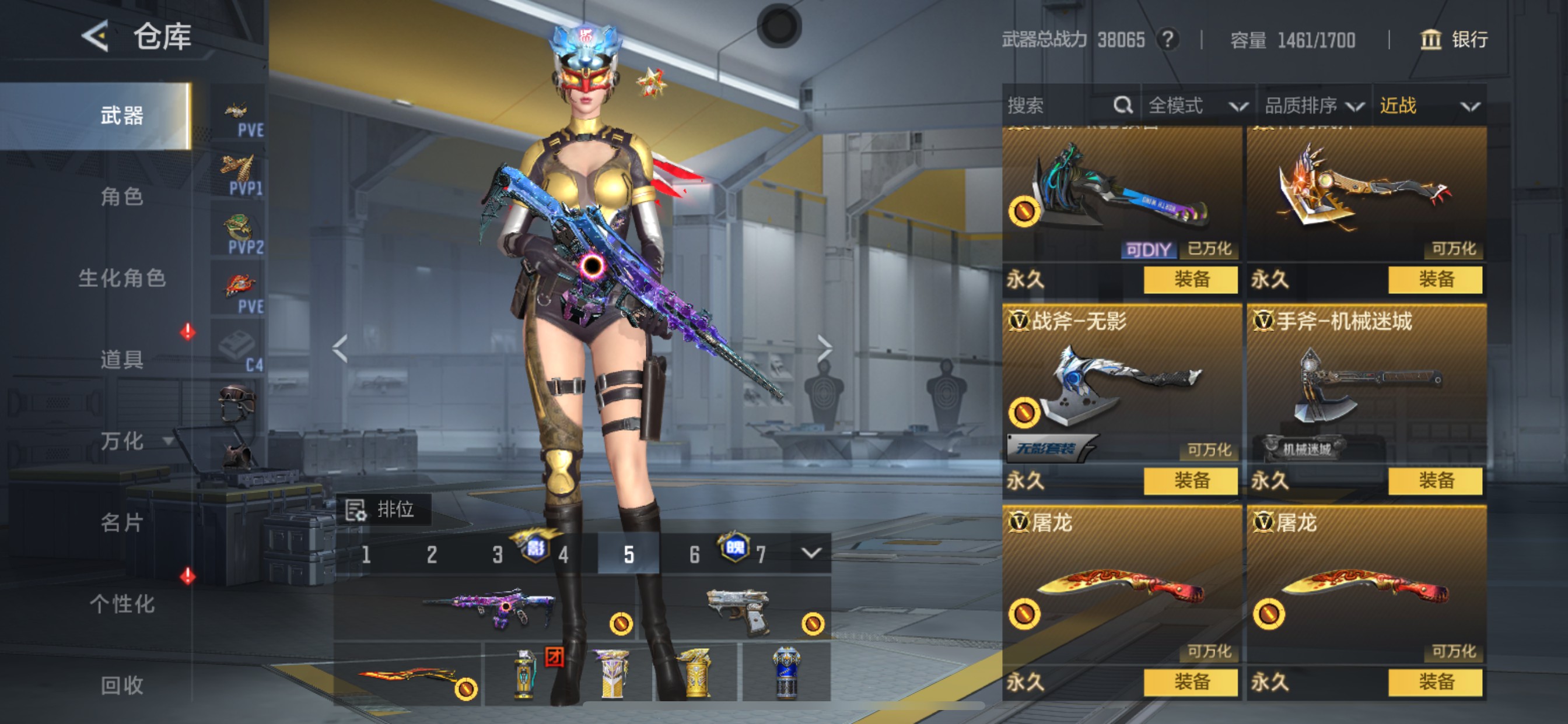This screenshot has height=724, width=1568.
Task: Open the 生化角色 category
Action: 122,278
